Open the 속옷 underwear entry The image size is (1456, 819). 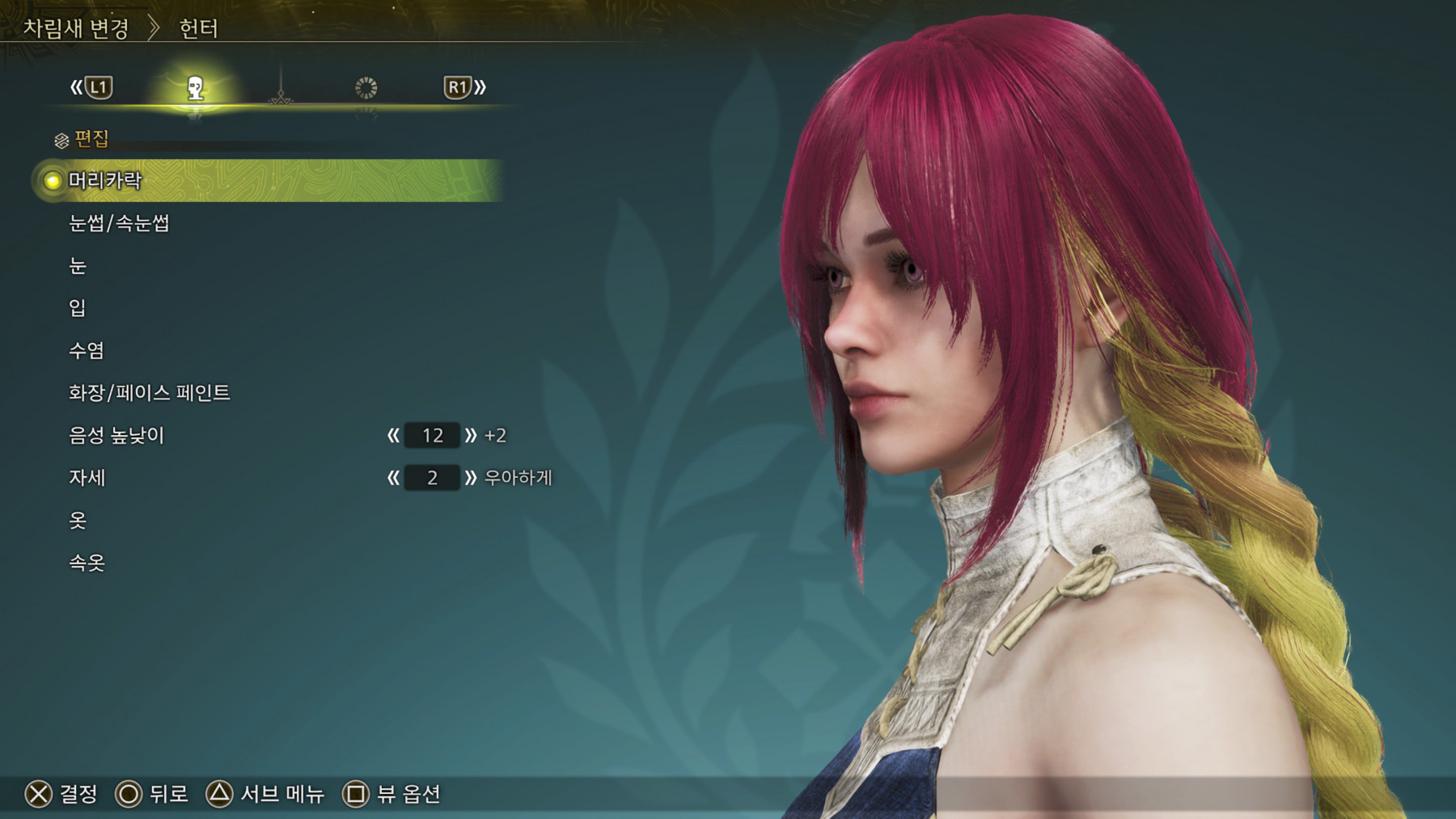(x=87, y=563)
